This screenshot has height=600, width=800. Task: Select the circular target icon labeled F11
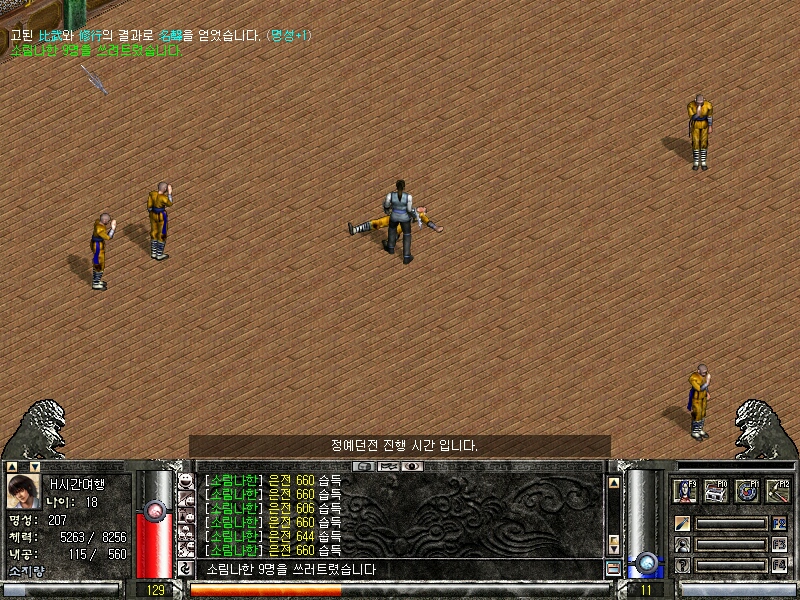tap(748, 492)
